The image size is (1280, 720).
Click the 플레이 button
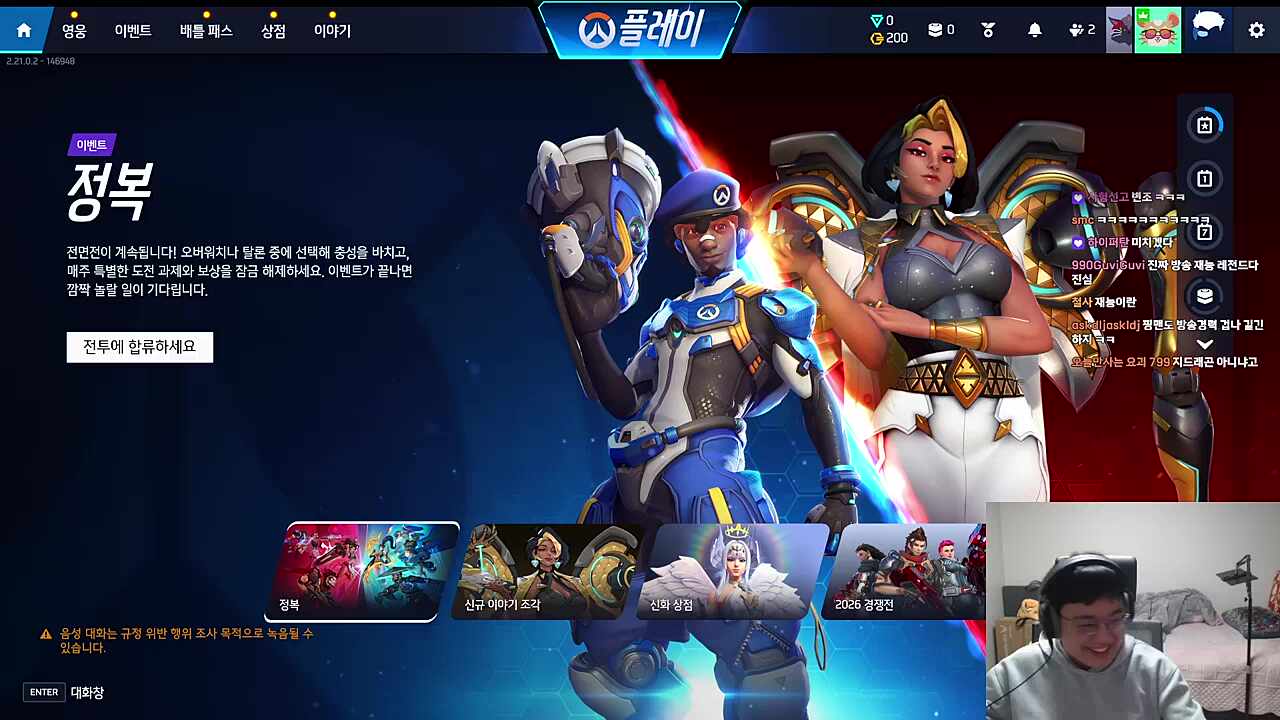pos(640,29)
